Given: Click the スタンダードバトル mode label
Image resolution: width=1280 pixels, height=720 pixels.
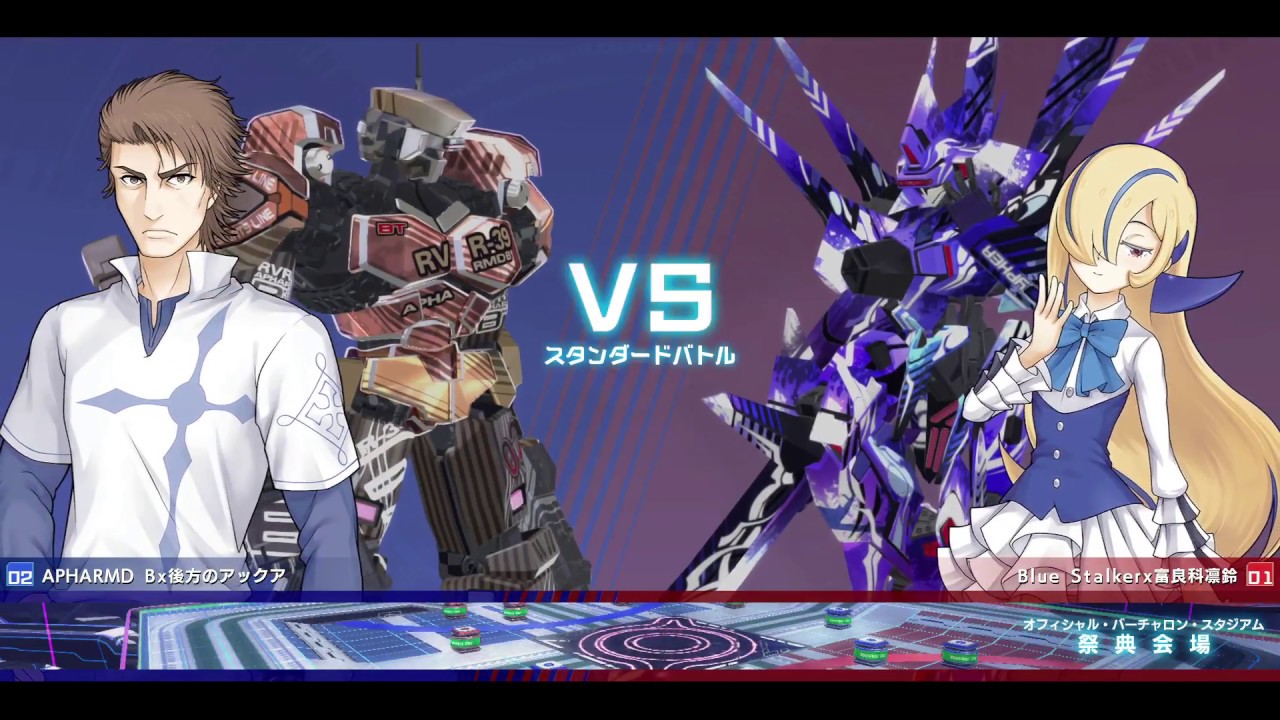Looking at the screenshot, I should (x=640, y=352).
